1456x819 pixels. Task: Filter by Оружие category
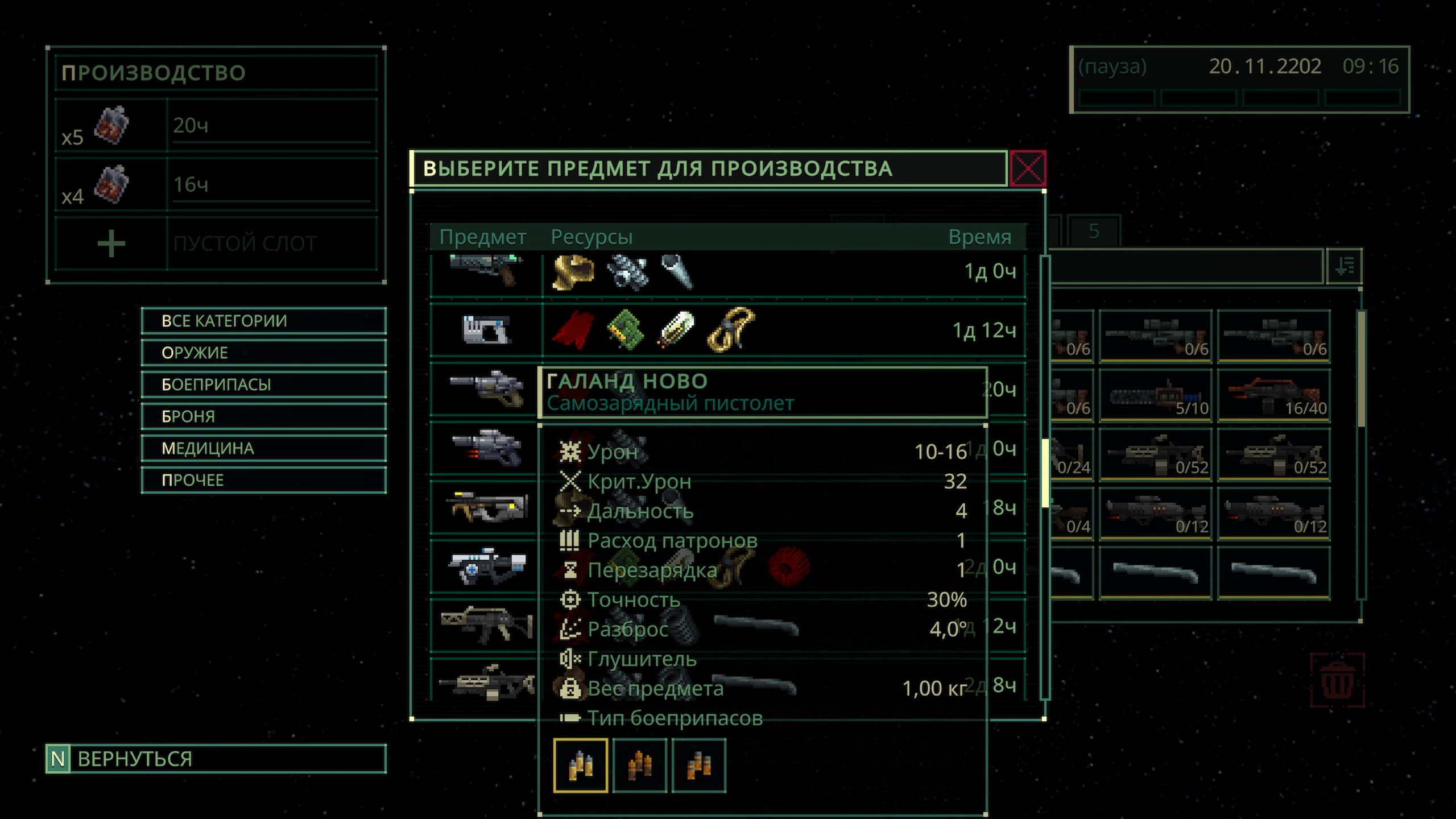(263, 353)
